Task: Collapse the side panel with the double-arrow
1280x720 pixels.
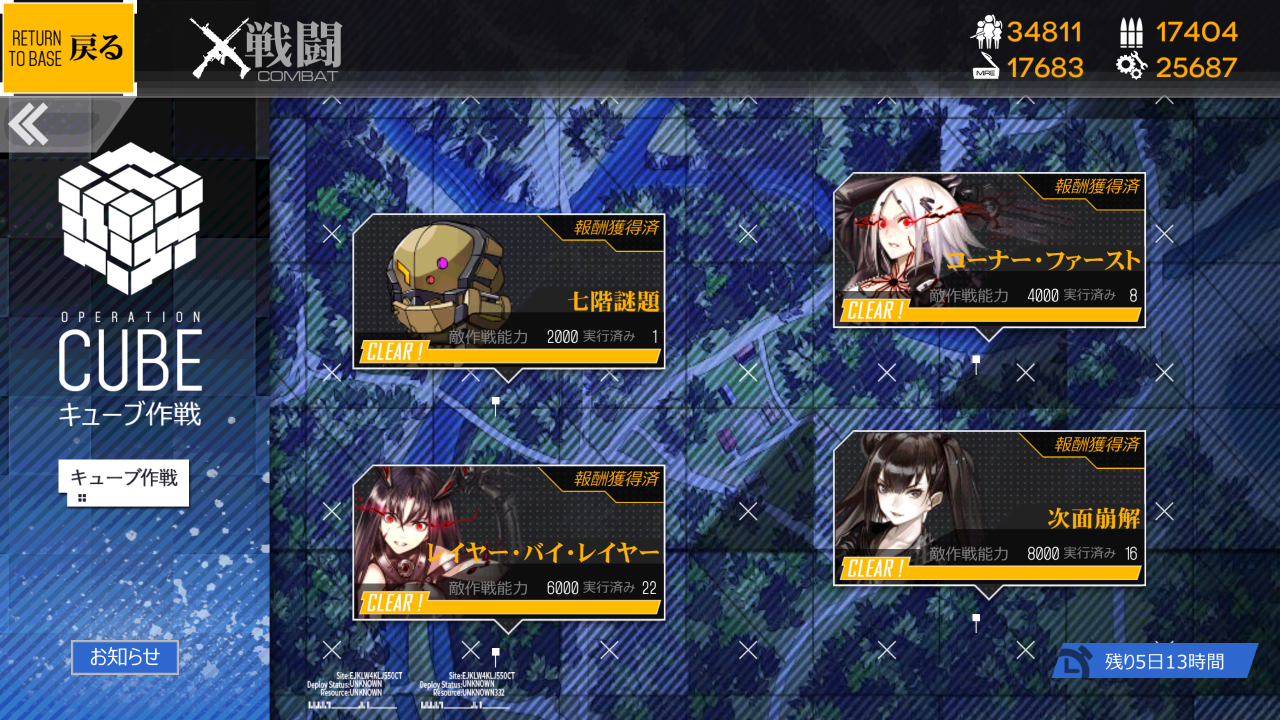Action: click(28, 125)
